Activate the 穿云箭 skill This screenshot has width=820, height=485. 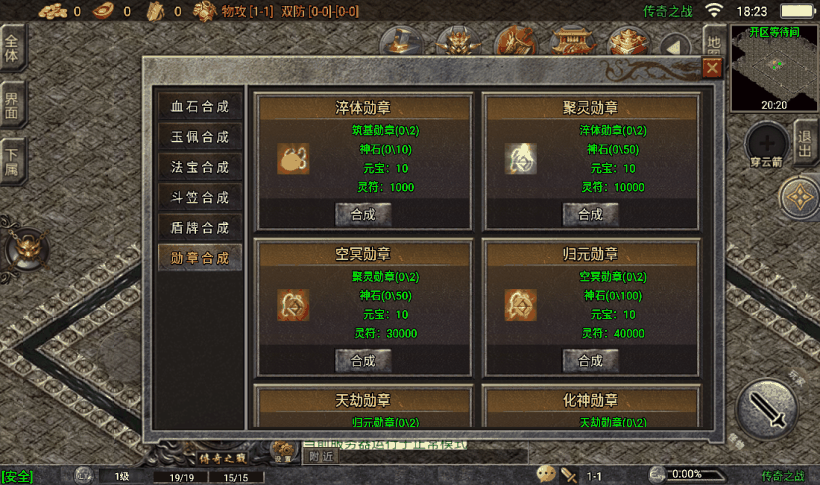(767, 141)
